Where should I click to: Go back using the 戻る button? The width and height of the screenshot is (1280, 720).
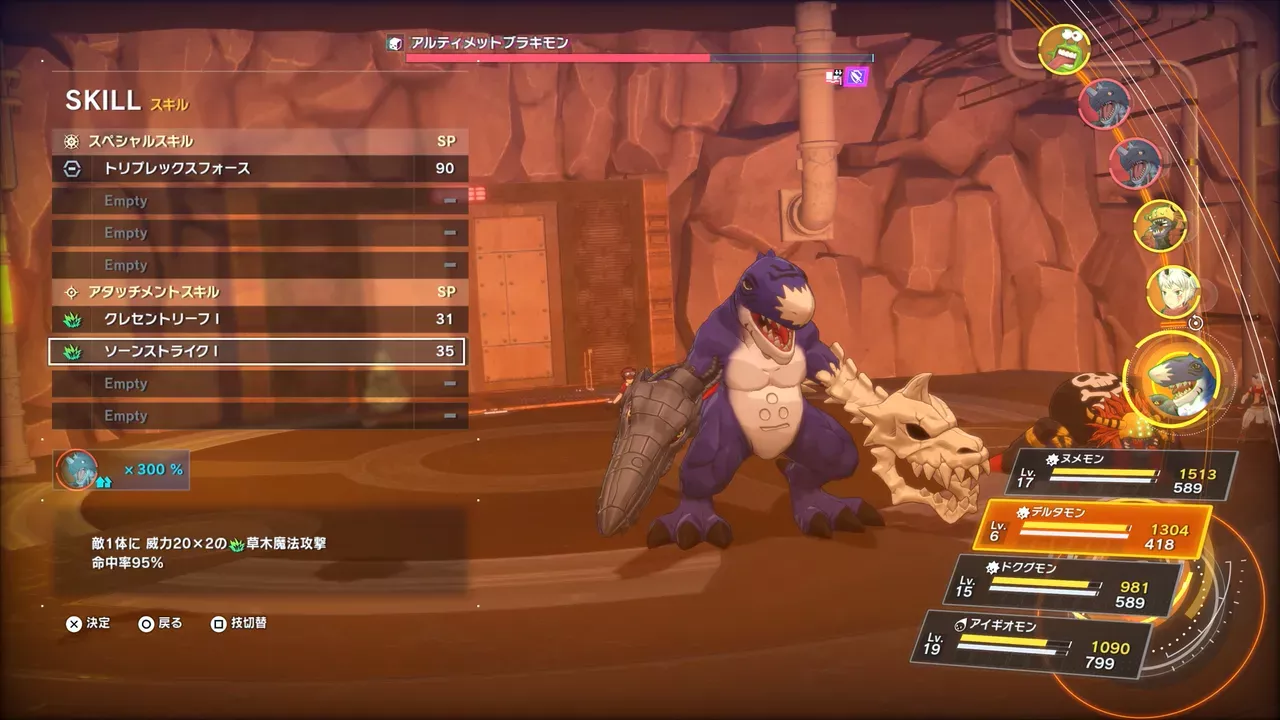coord(160,622)
